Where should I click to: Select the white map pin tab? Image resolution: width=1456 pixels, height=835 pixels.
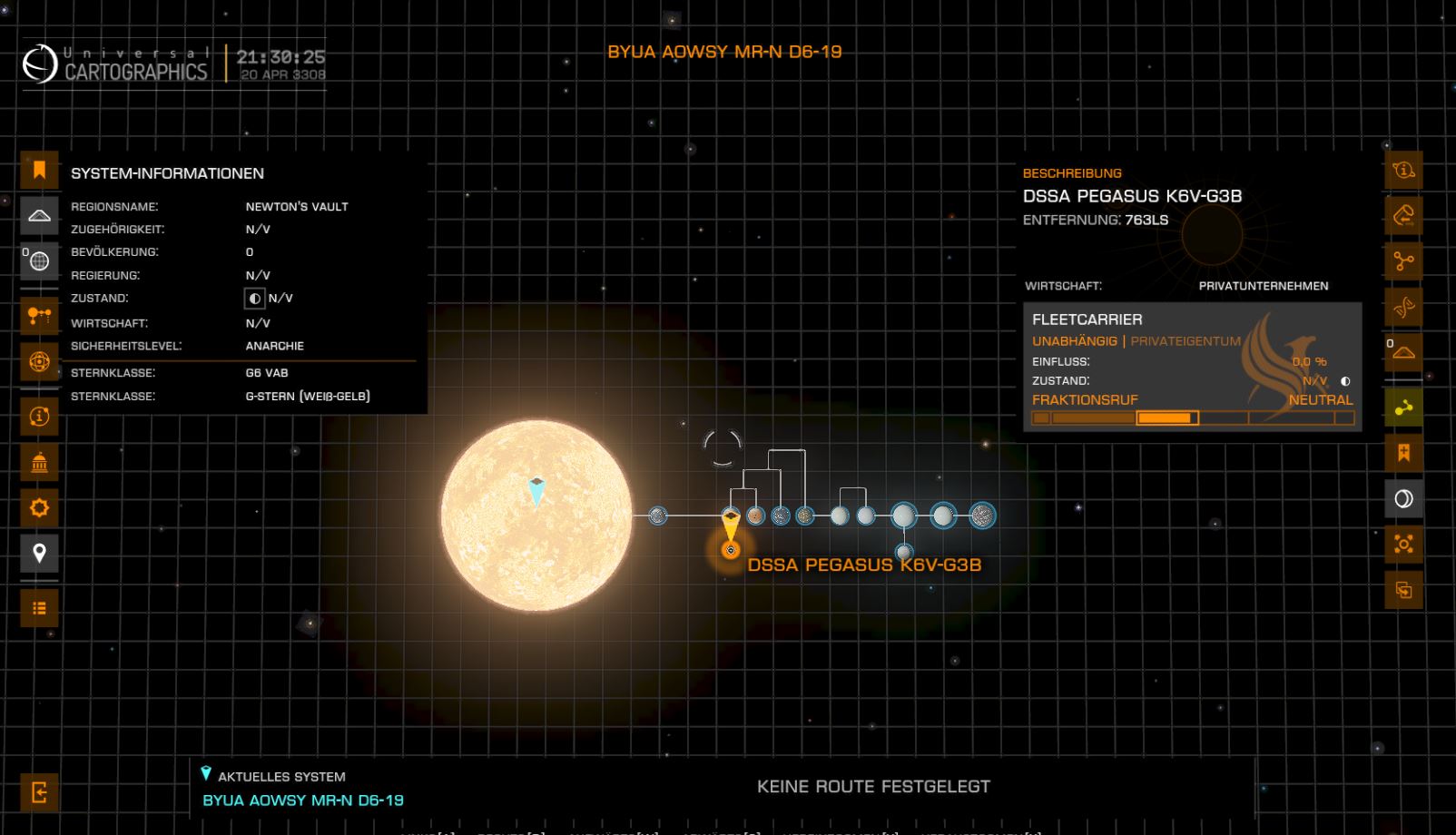coord(39,553)
